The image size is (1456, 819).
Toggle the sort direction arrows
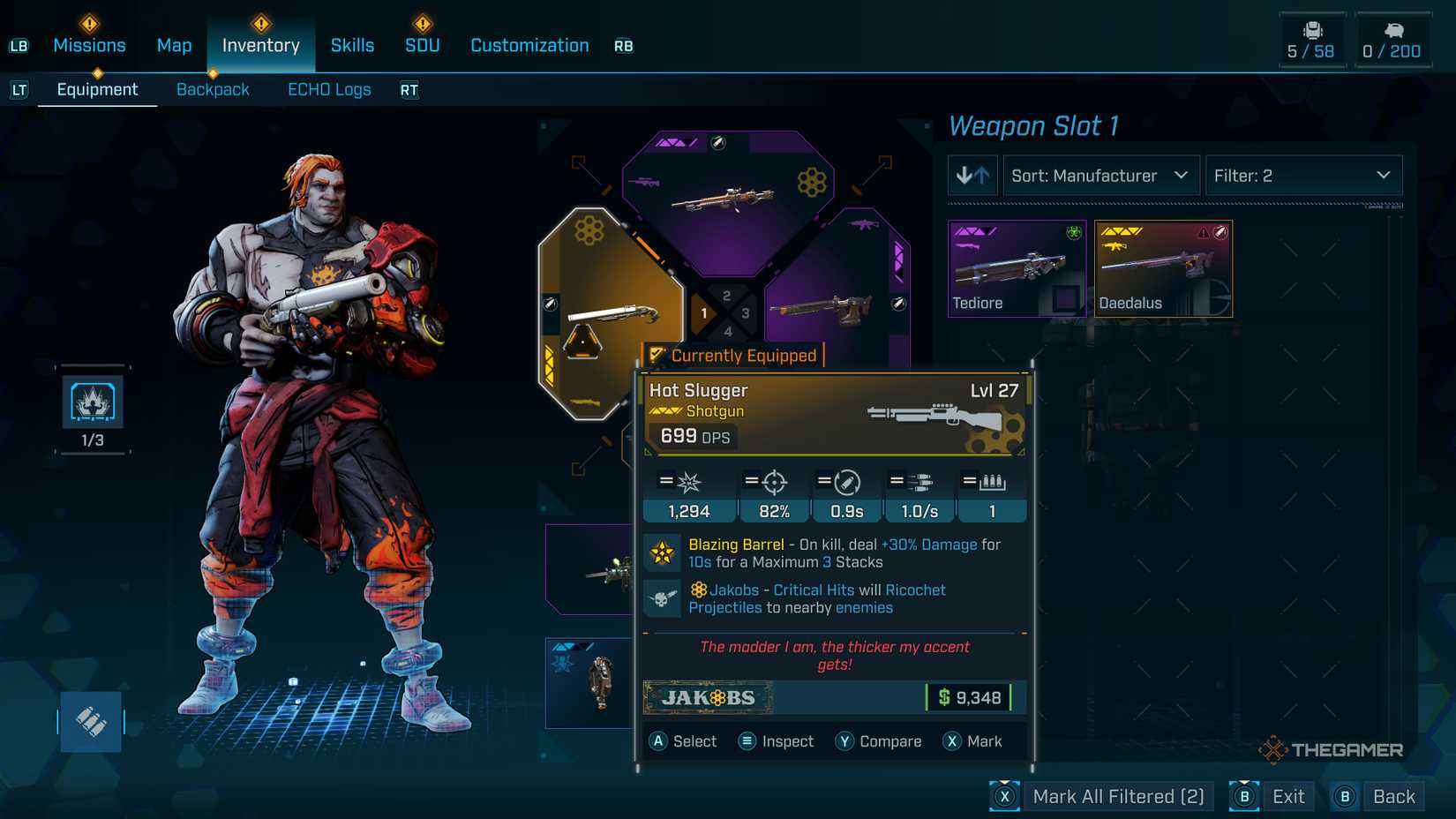(972, 176)
